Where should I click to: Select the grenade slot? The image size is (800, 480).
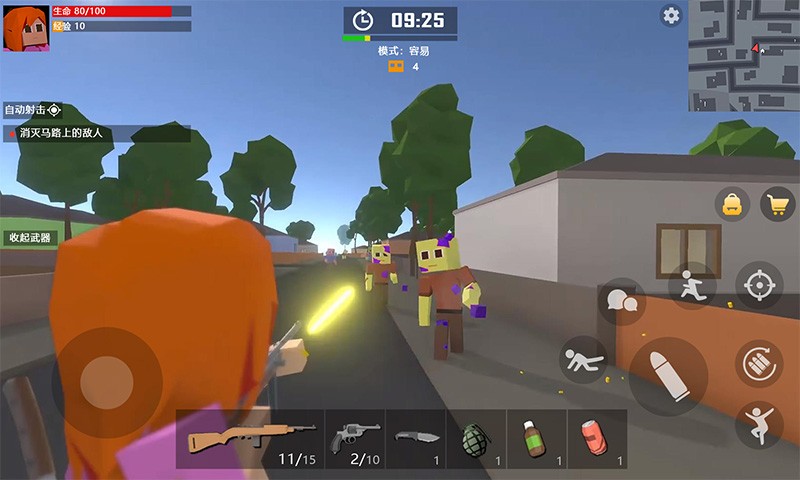pos(476,439)
